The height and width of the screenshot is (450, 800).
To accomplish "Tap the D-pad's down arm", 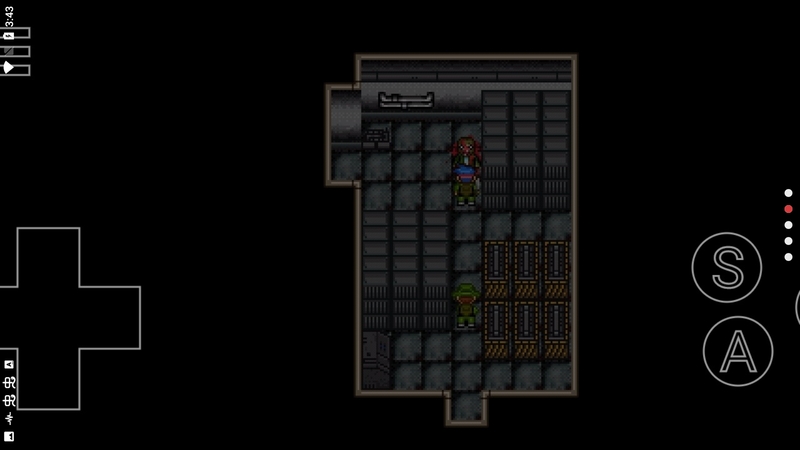I will click(48, 379).
